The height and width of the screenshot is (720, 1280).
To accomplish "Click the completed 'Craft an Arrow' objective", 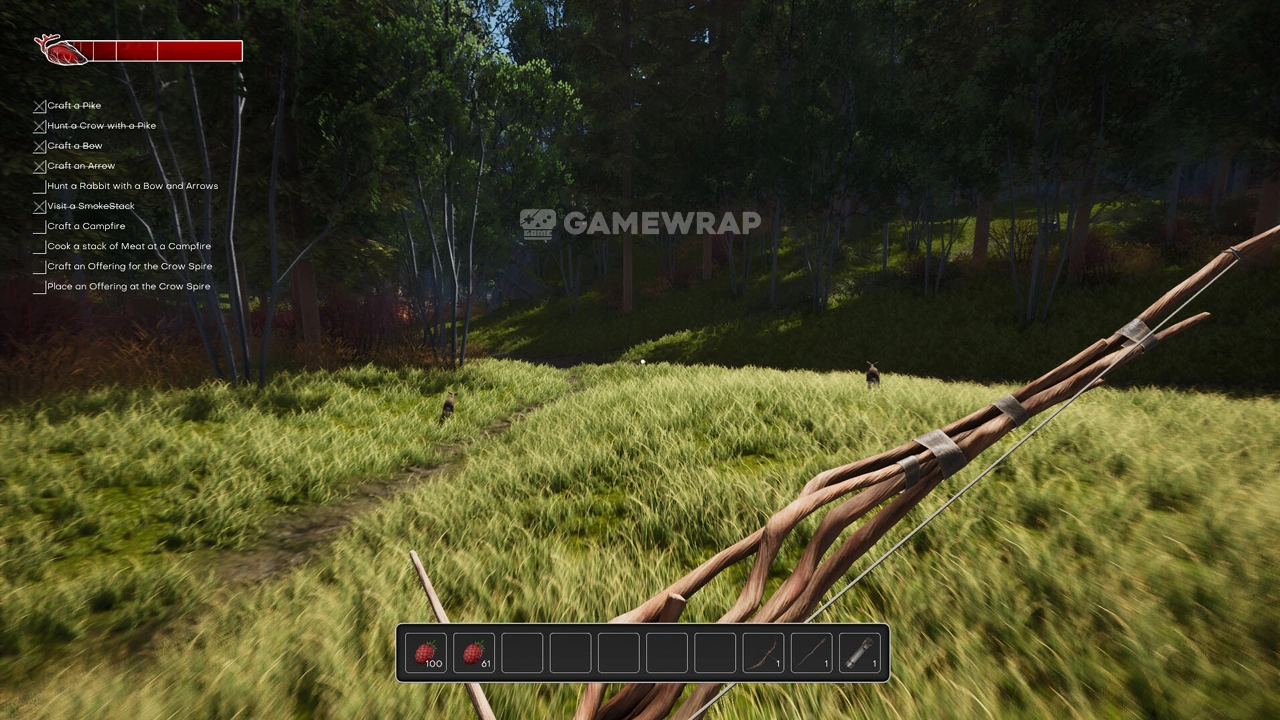I will click(x=81, y=166).
